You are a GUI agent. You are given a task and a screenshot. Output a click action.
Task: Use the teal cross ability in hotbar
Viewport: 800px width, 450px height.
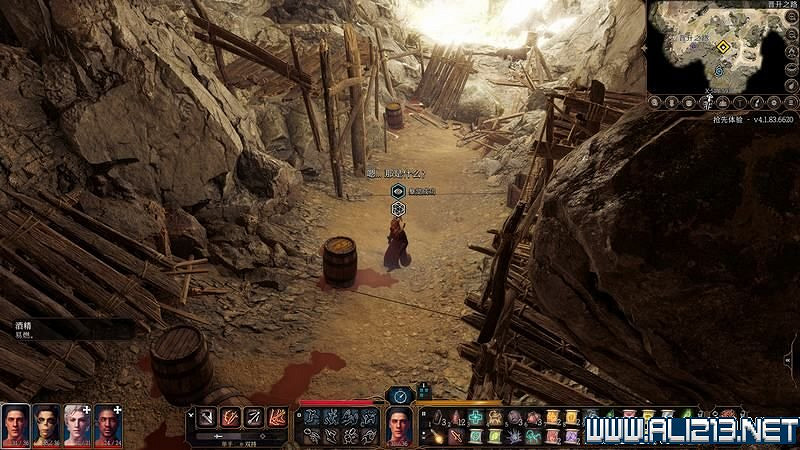(x=476, y=418)
